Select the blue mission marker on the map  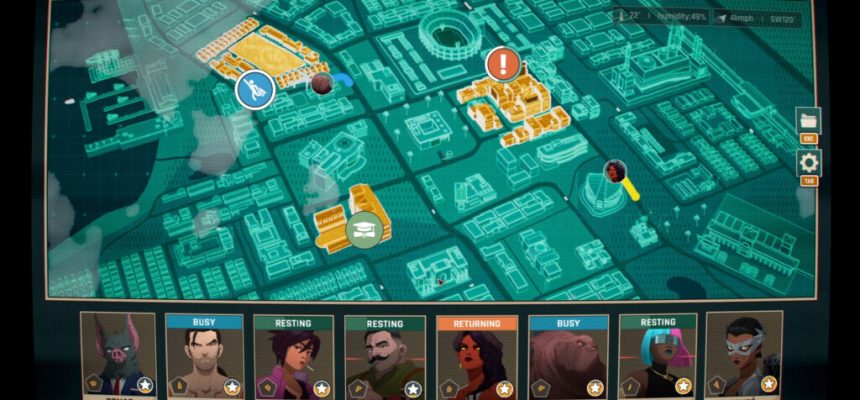[255, 91]
